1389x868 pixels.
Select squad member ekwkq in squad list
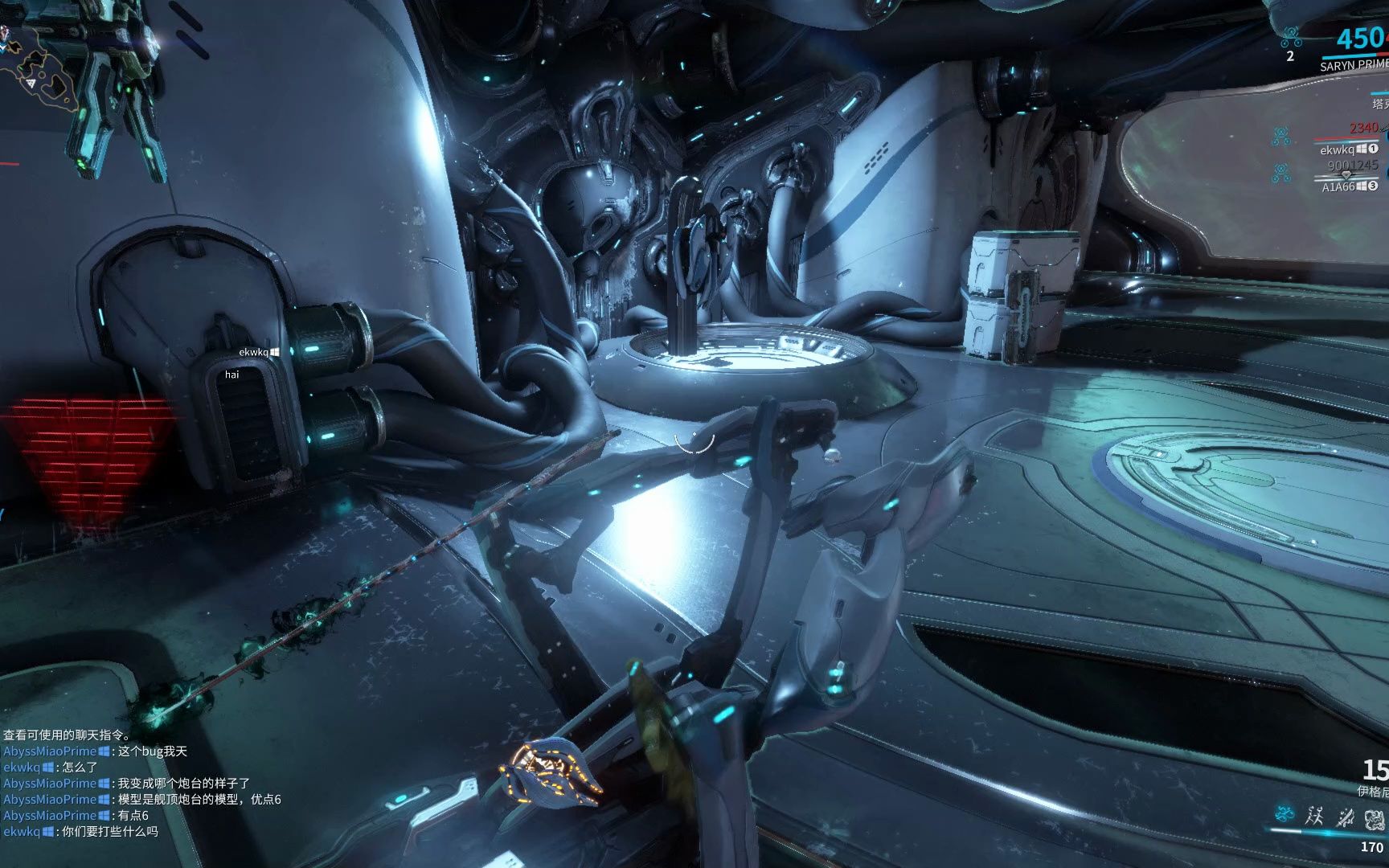tap(1338, 149)
